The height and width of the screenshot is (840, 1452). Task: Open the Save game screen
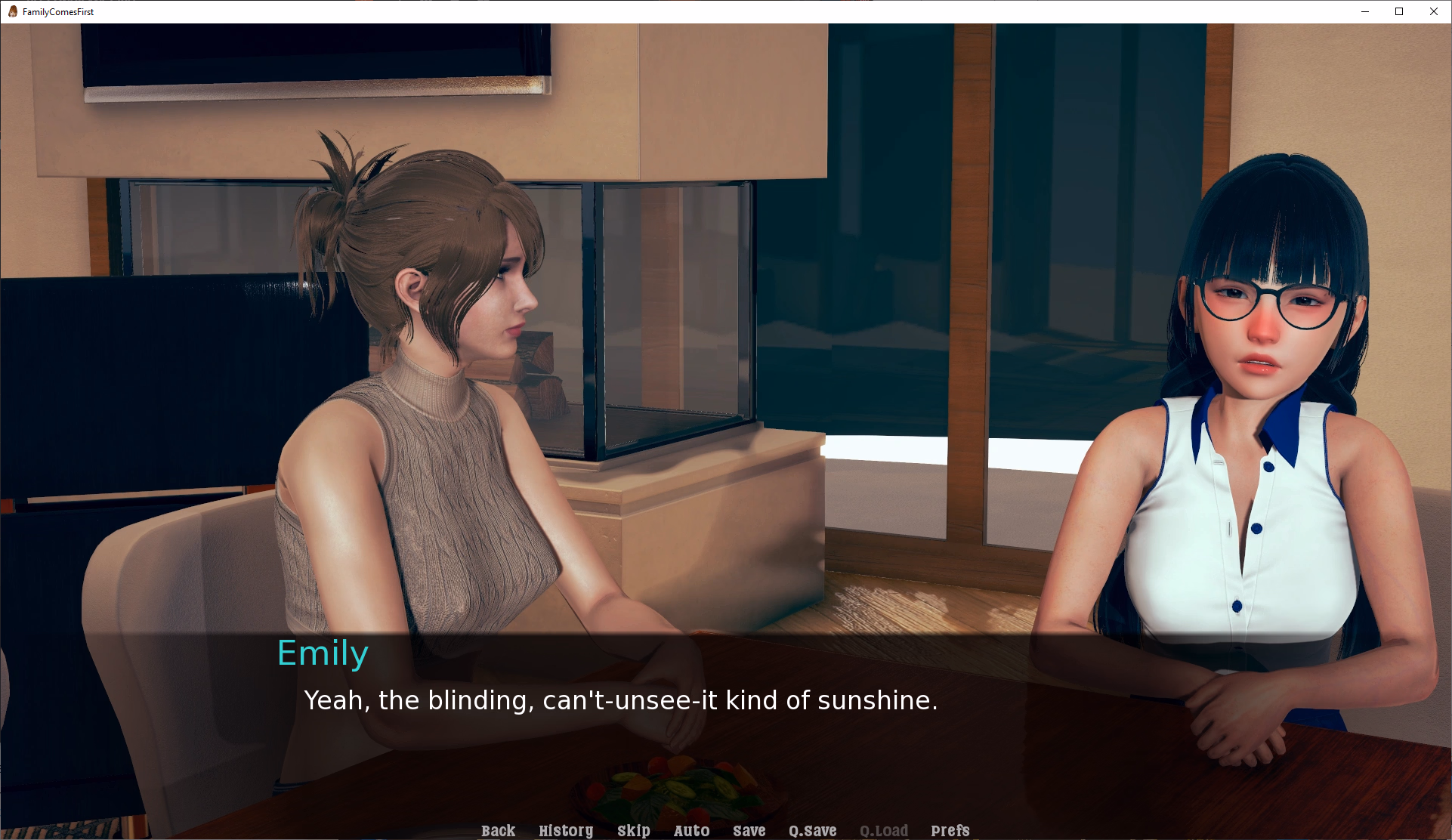749,830
